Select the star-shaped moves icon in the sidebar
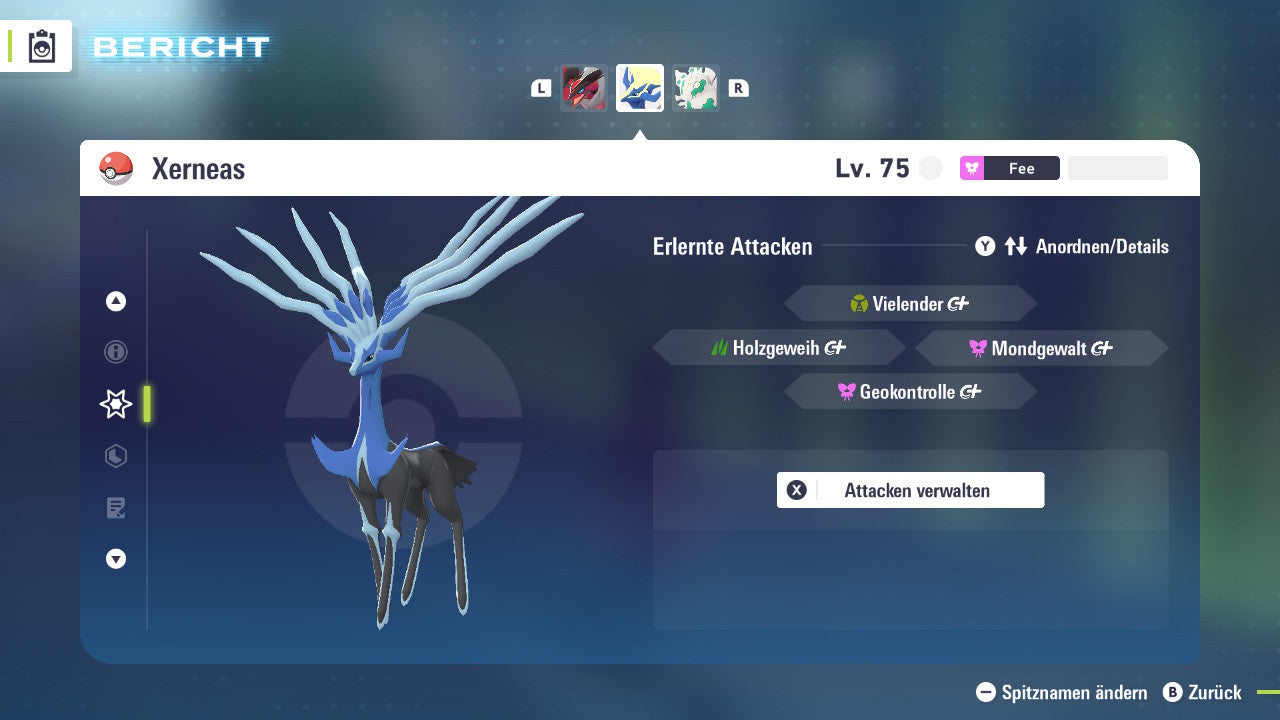Viewport: 1280px width, 720px height. [x=115, y=403]
